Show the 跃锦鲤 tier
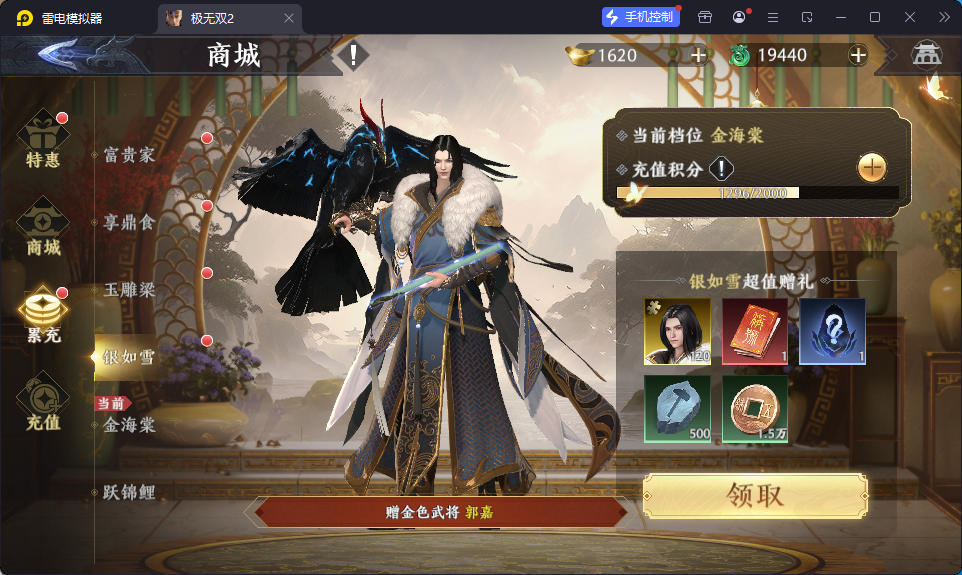This screenshot has width=962, height=575. (x=130, y=493)
